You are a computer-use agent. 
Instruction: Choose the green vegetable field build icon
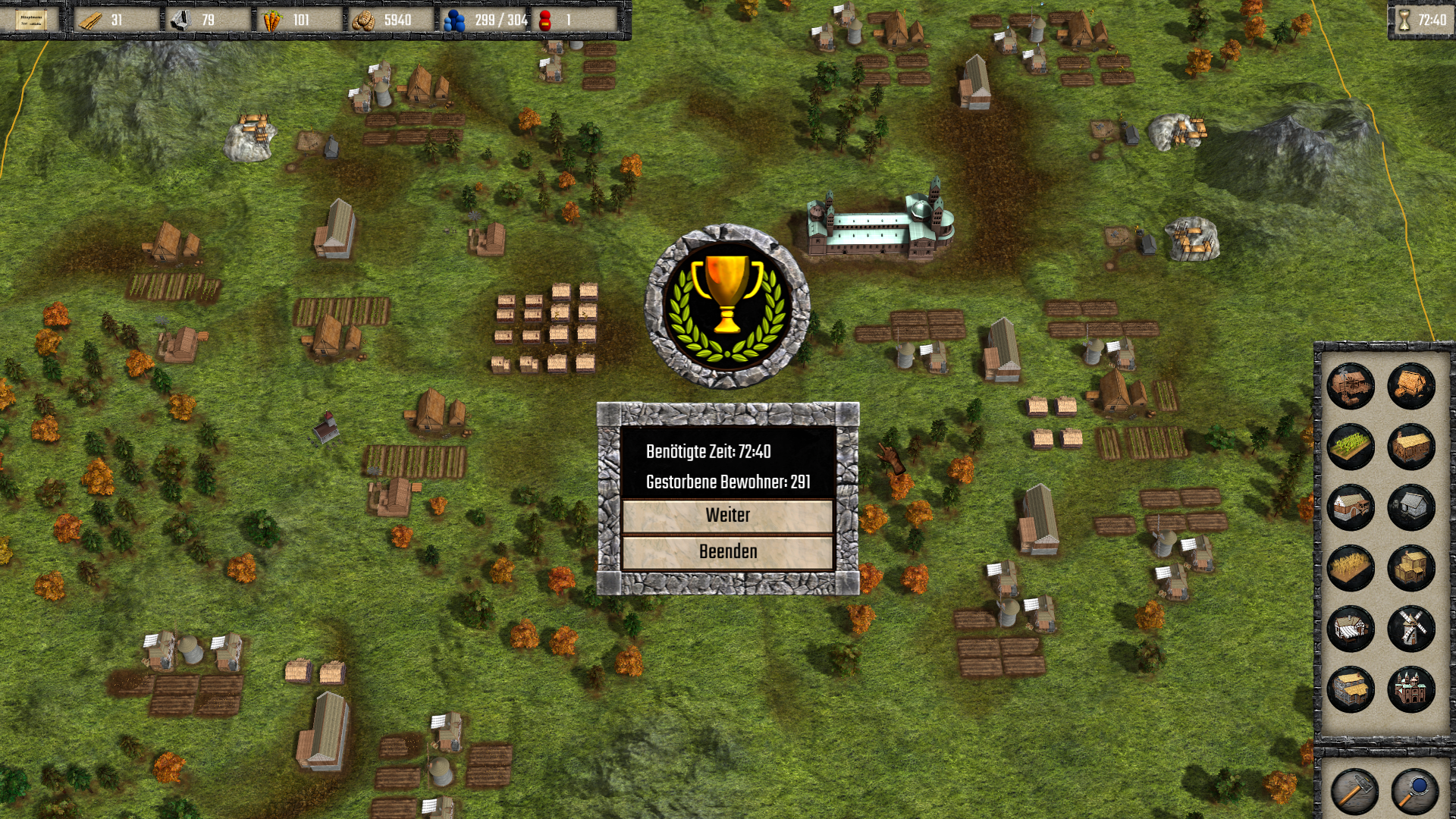click(x=1351, y=446)
